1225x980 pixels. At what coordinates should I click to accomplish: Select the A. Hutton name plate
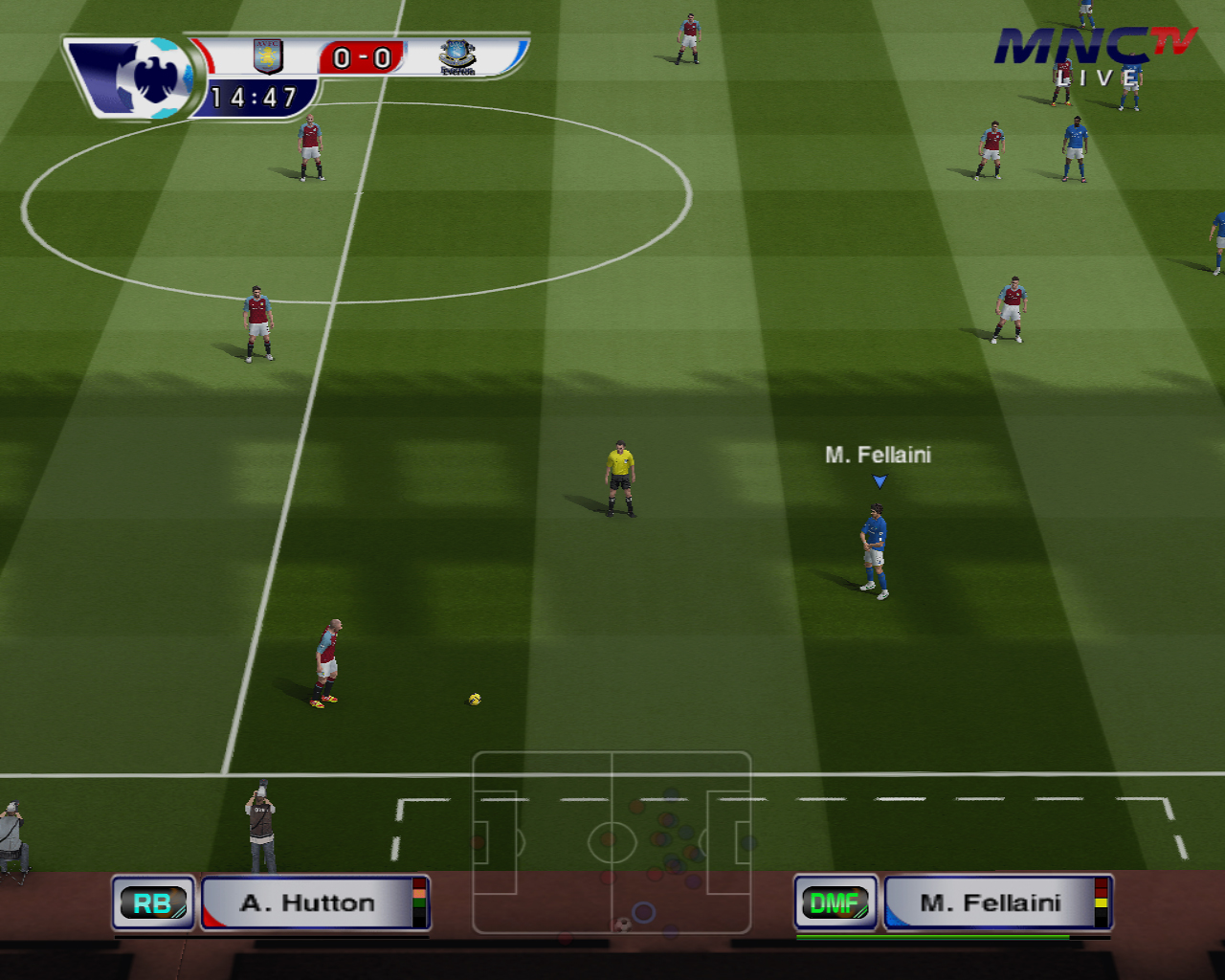(306, 902)
